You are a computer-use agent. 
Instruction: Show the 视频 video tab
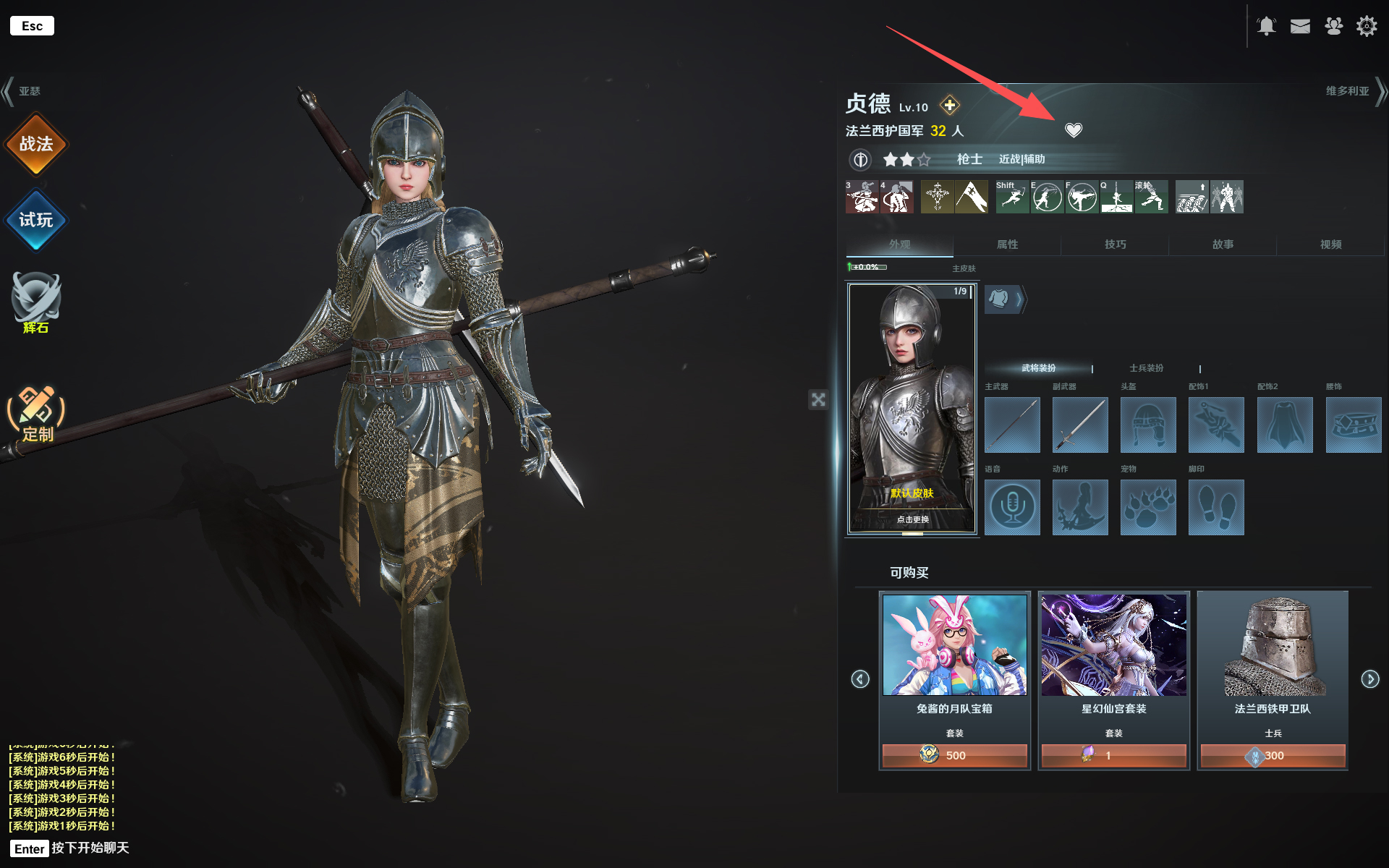1330,244
